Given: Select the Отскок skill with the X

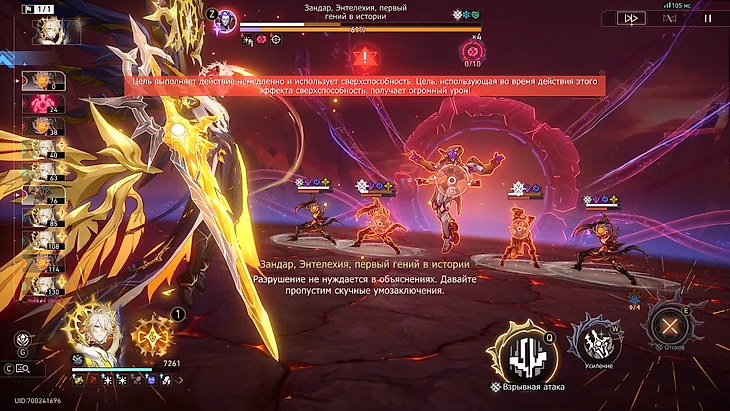Looking at the screenshot, I should point(668,325).
